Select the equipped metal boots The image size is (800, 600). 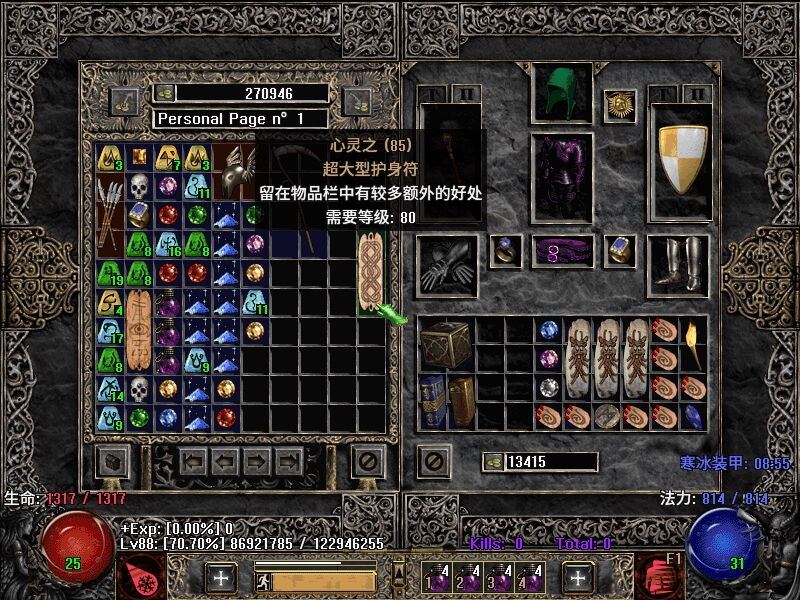click(681, 268)
